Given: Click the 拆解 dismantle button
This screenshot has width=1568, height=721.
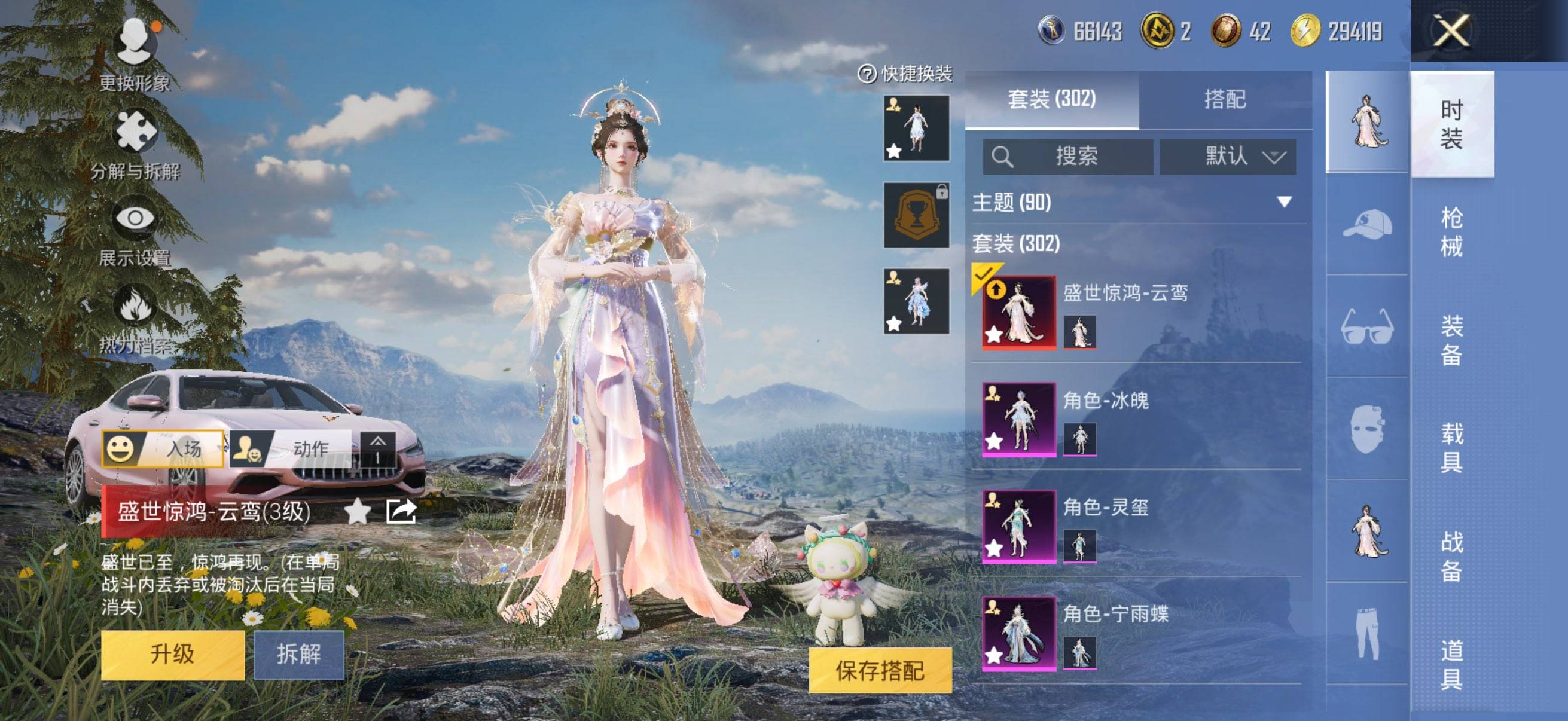Looking at the screenshot, I should pos(299,654).
